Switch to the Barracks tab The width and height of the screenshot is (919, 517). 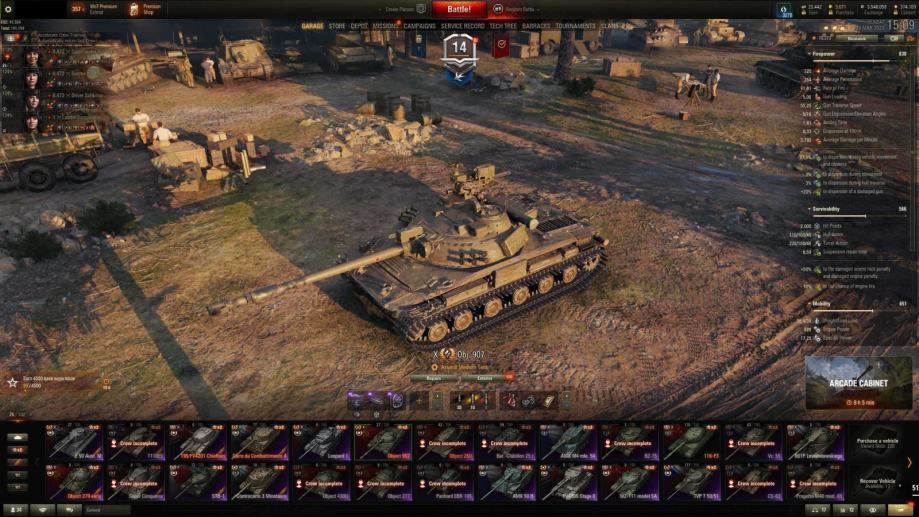pos(536,26)
